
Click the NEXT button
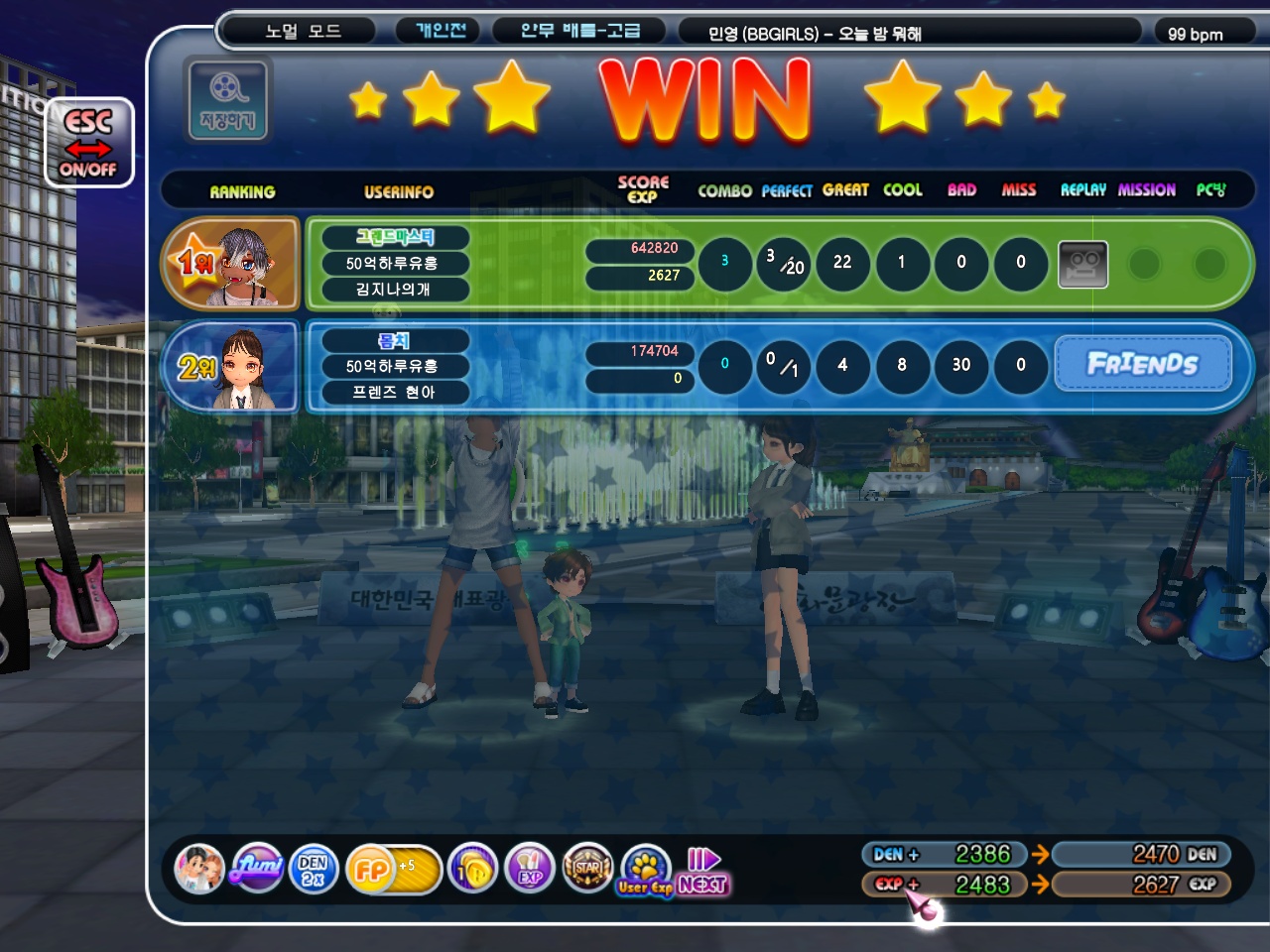[703, 872]
